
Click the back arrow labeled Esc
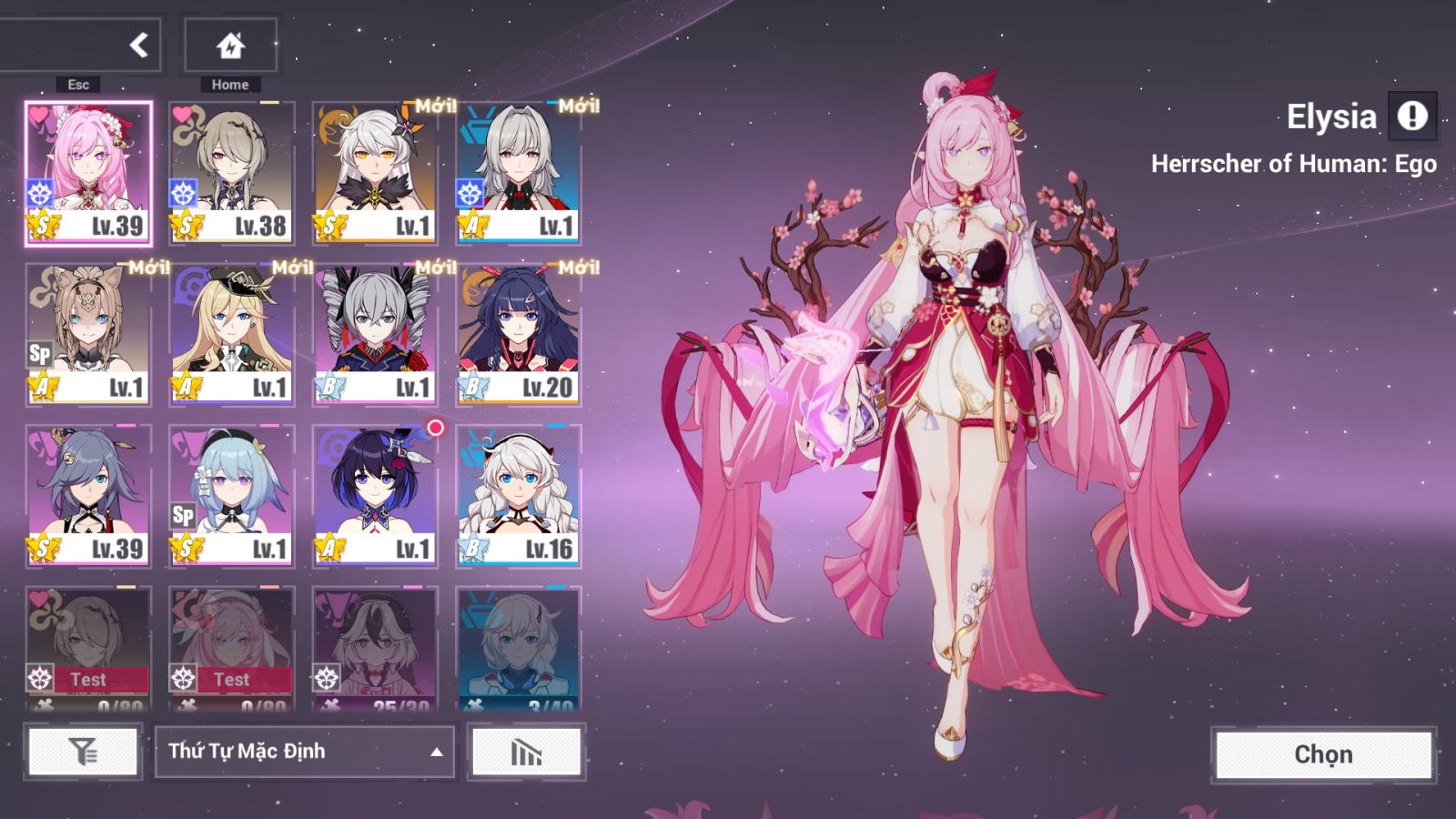pos(138,44)
